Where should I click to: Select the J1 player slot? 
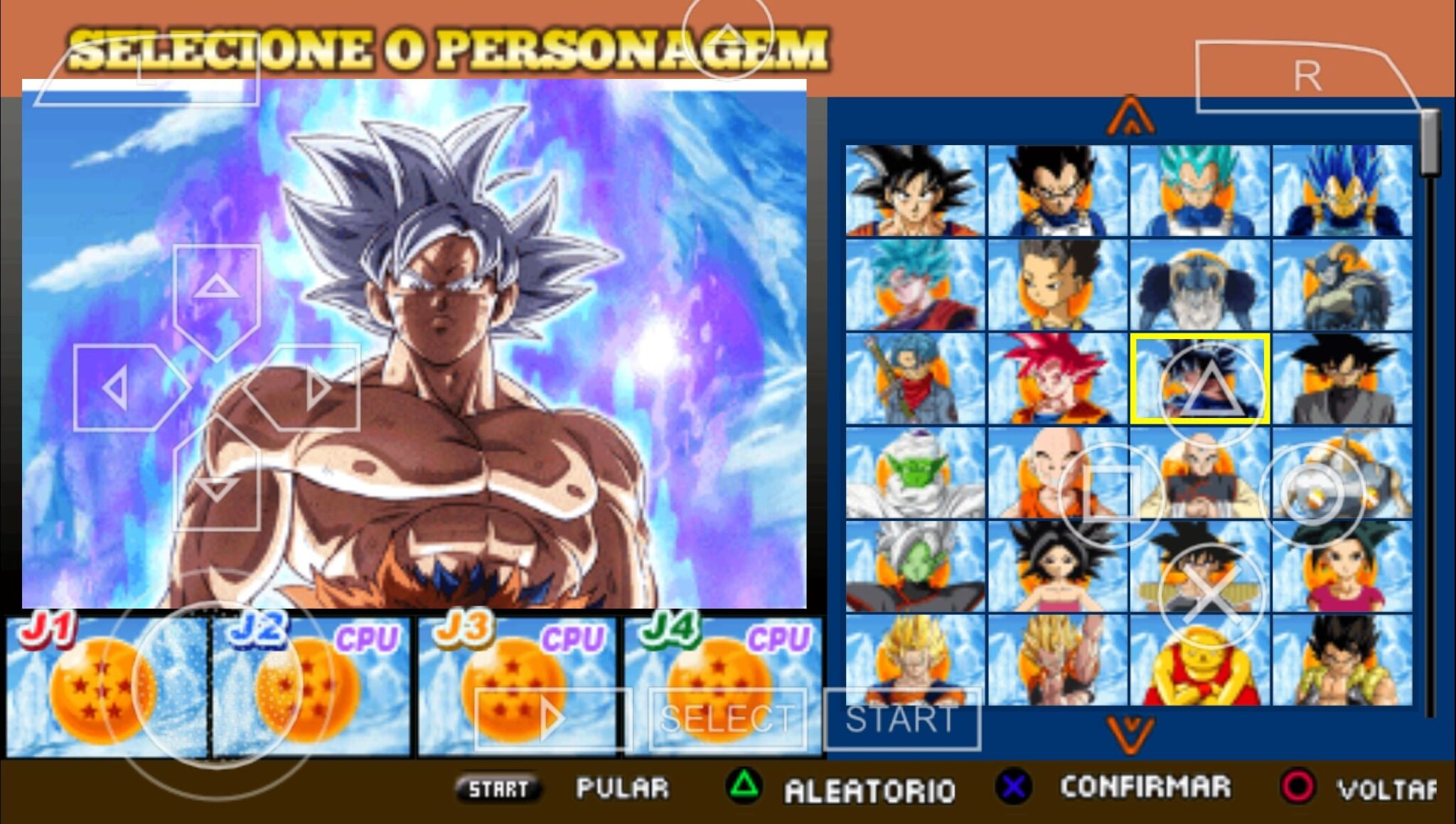107,687
